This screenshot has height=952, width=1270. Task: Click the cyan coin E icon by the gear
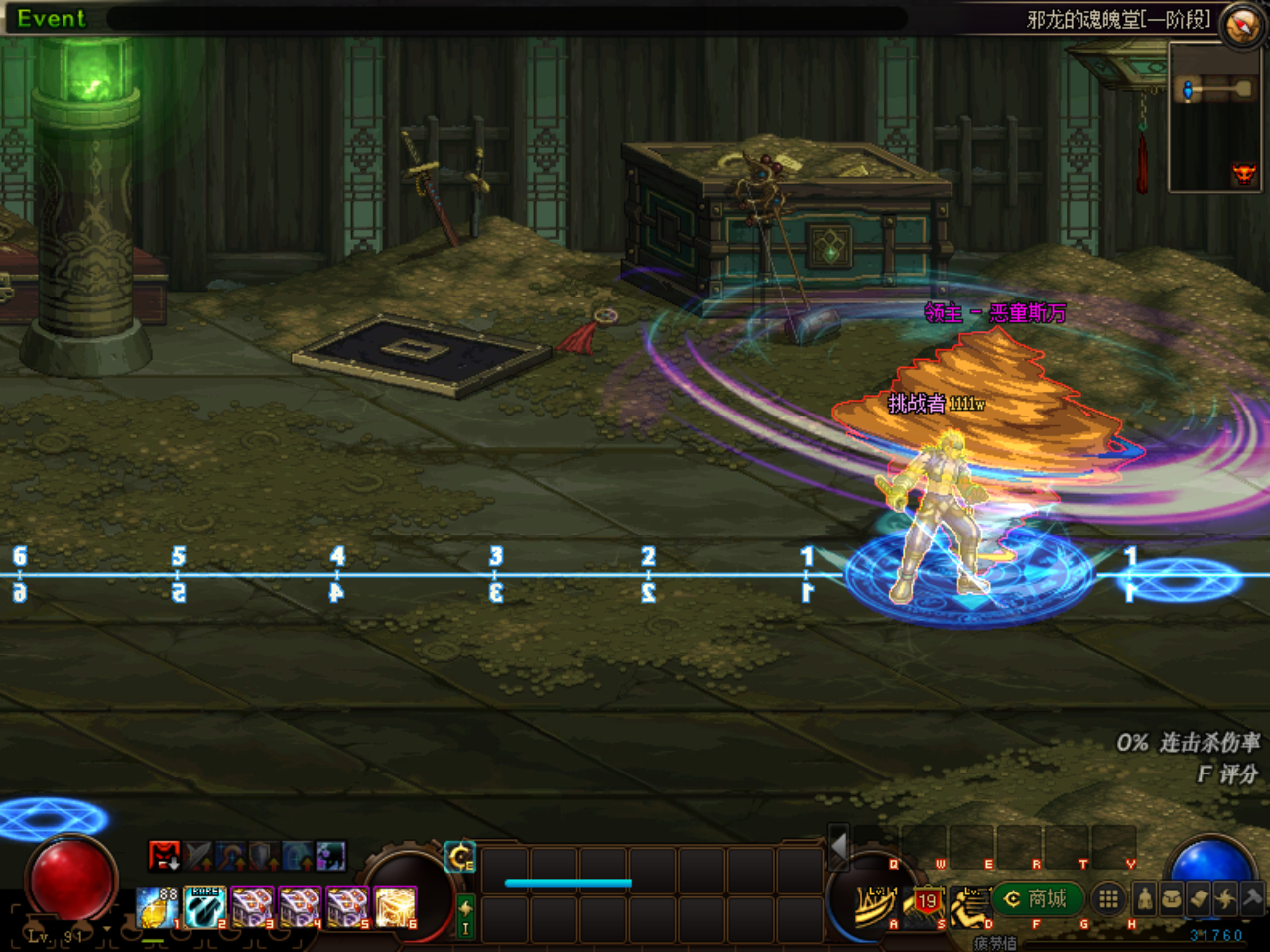(458, 855)
